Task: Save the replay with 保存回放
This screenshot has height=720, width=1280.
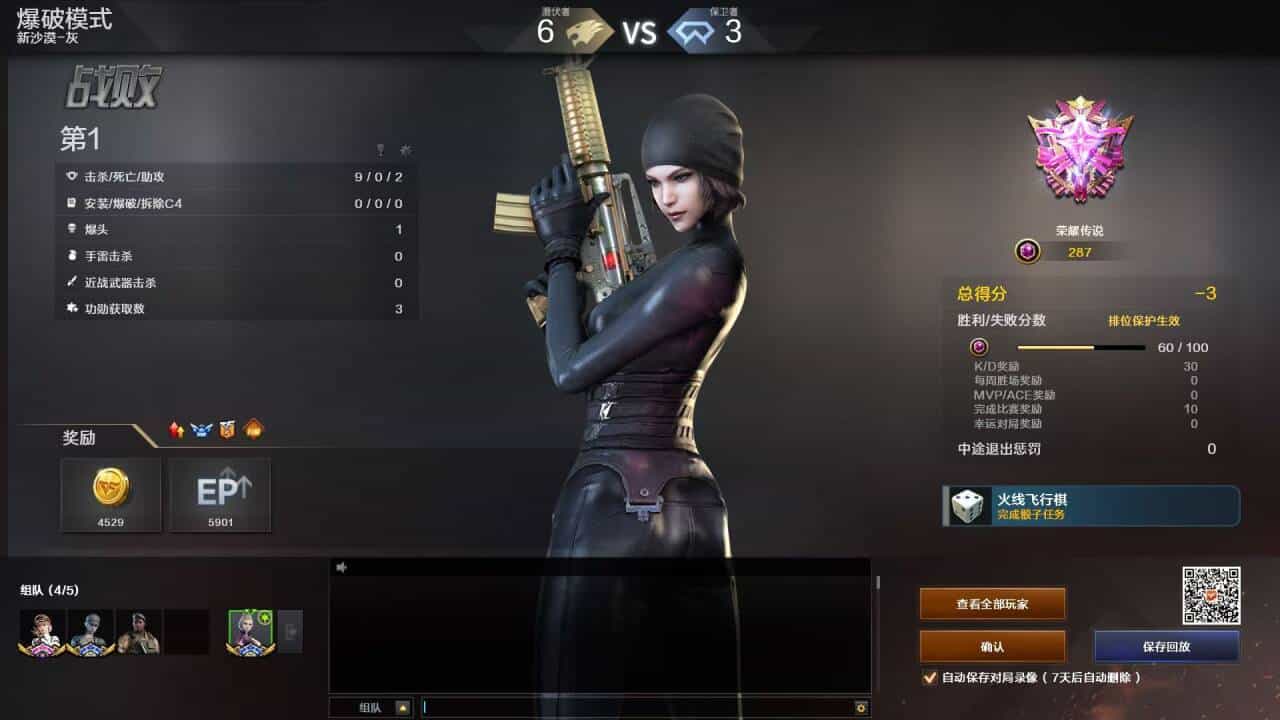Action: point(1166,646)
